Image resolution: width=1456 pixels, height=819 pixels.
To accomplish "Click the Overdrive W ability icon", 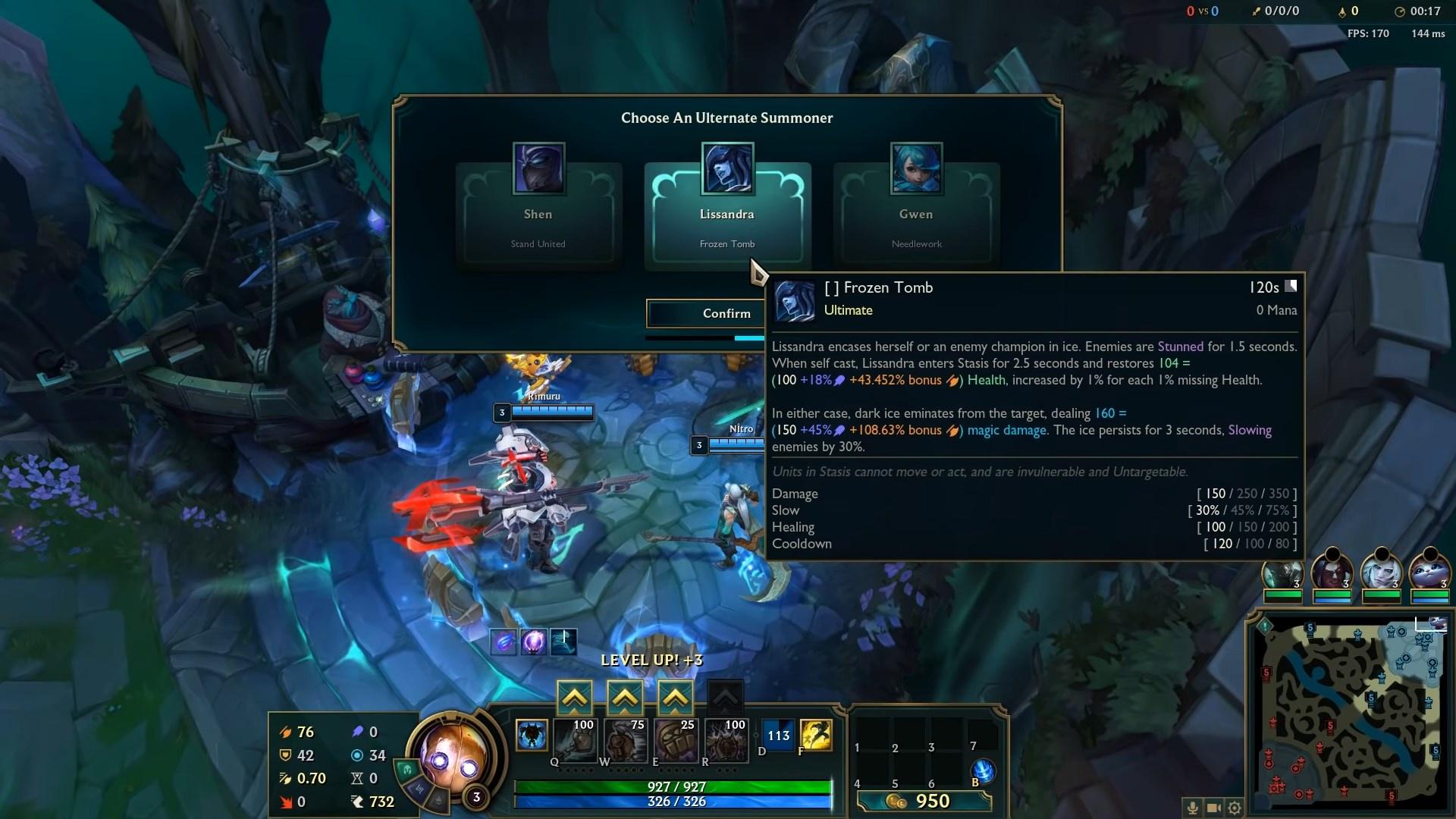I will pos(624,741).
